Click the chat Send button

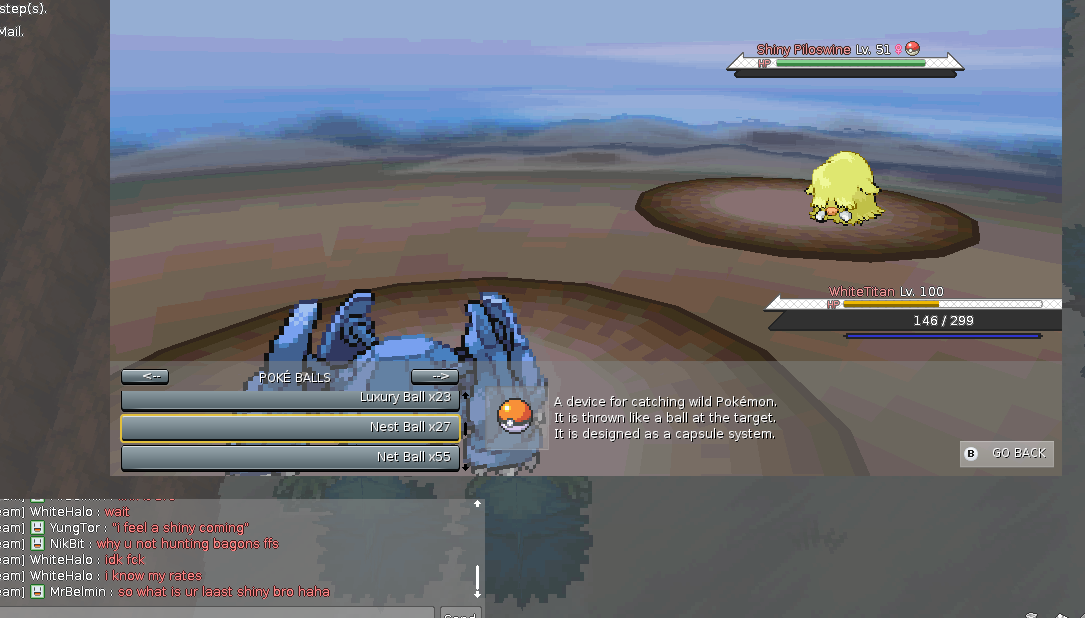(460, 613)
